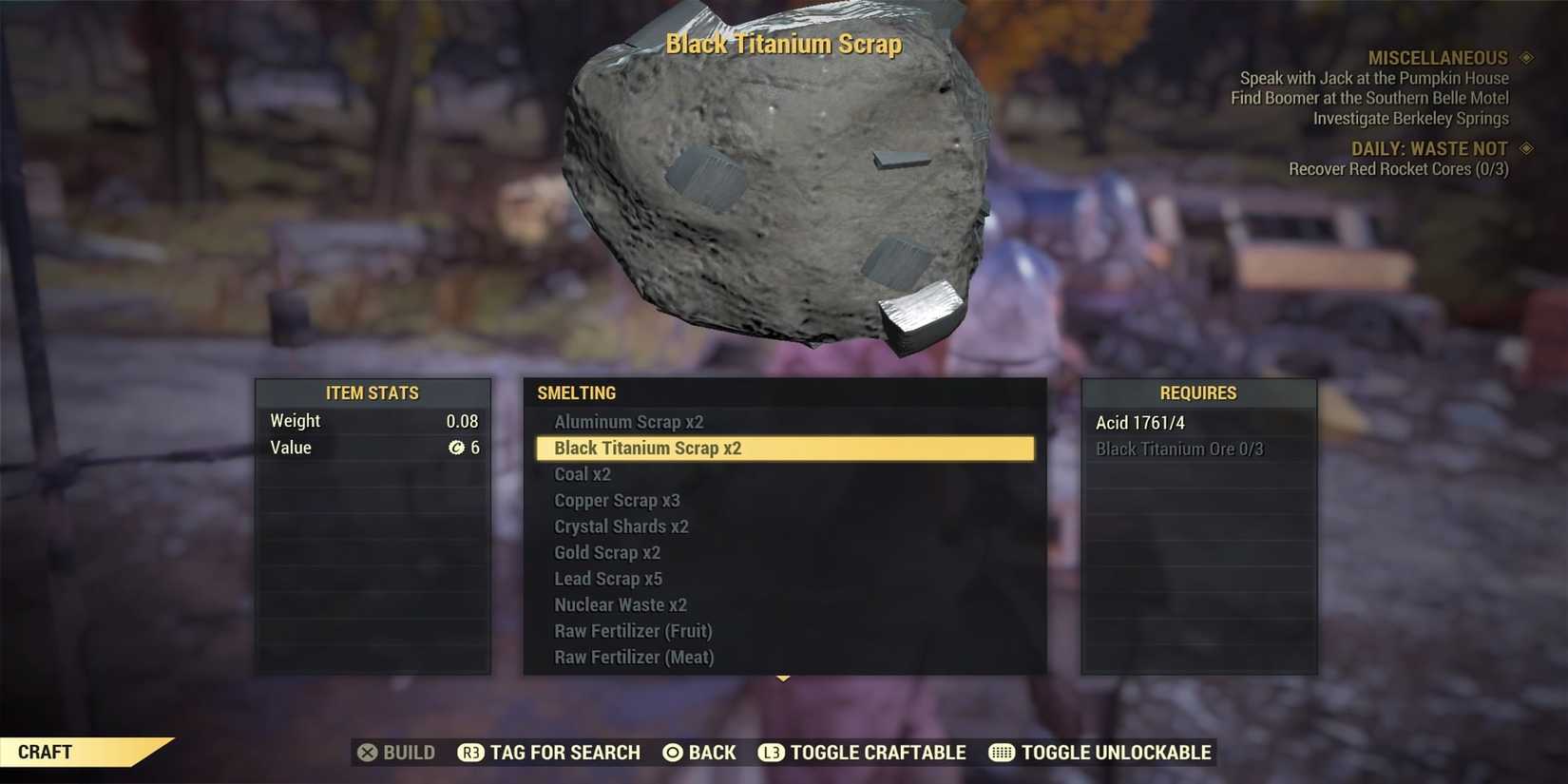This screenshot has height=784, width=1568.
Task: Click the R3 tag-for-search icon
Action: (x=469, y=752)
